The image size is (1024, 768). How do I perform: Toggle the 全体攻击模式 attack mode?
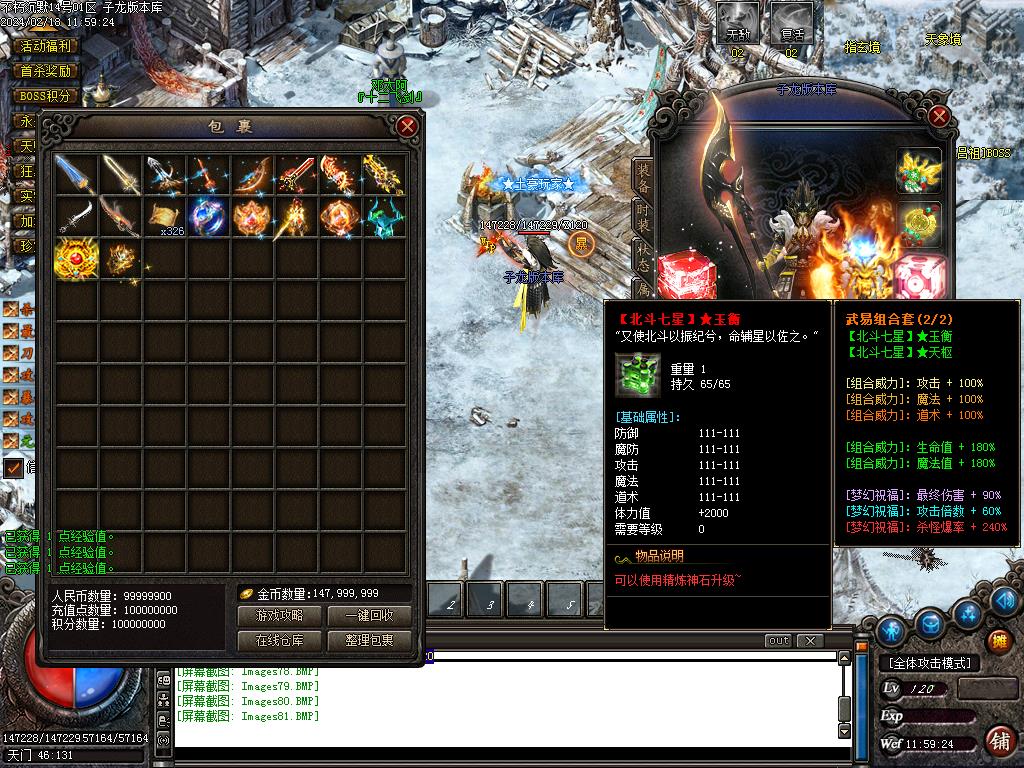coord(930,663)
